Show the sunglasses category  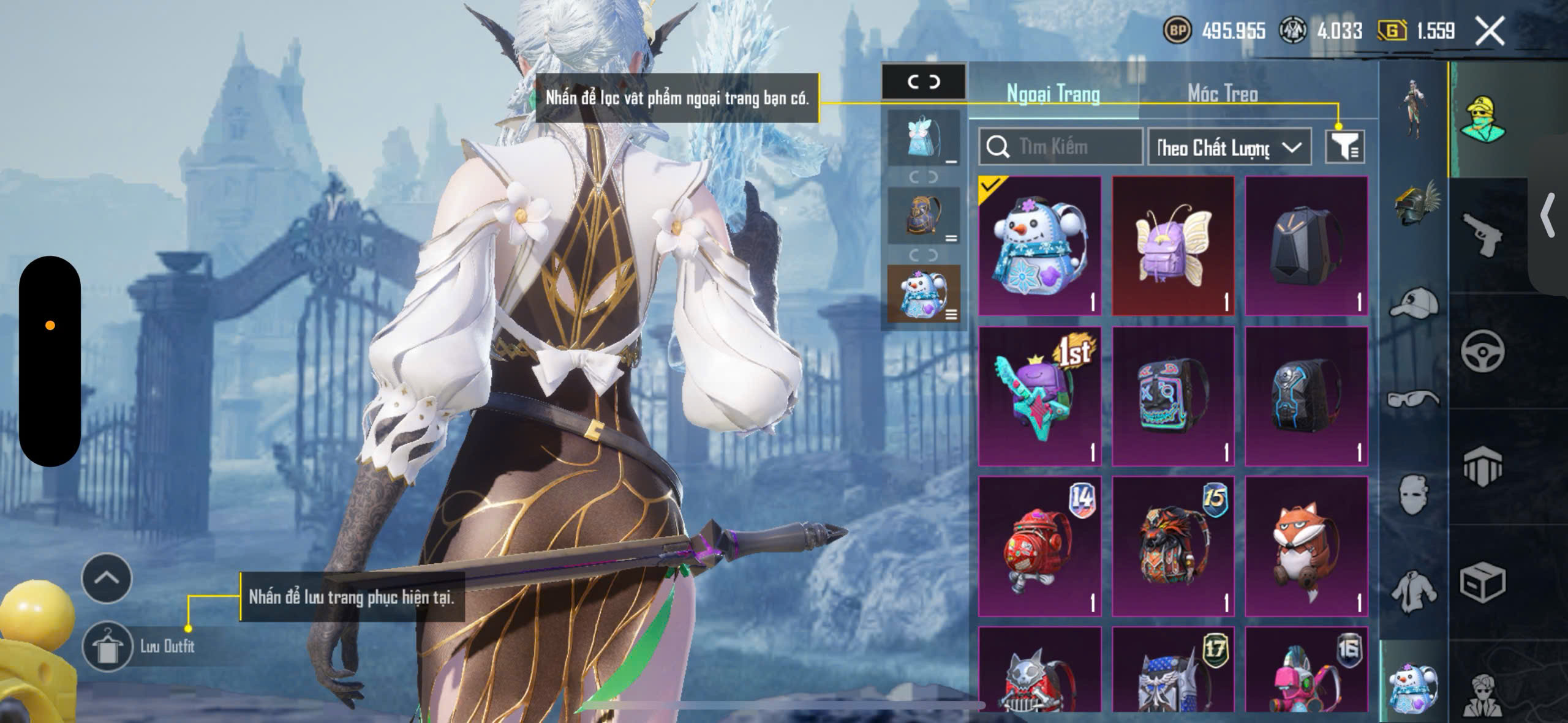click(1414, 399)
